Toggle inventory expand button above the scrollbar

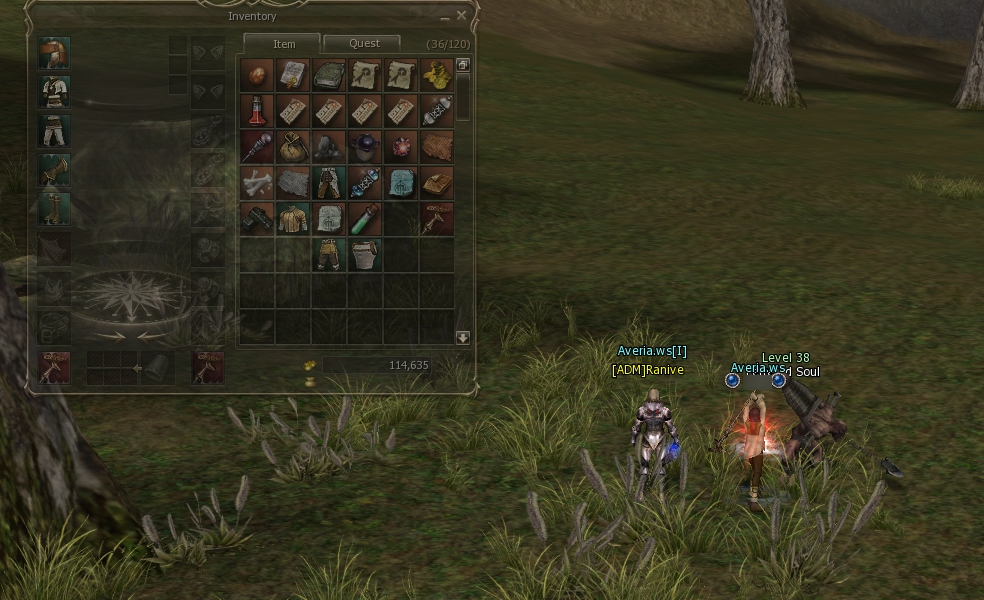coord(463,65)
